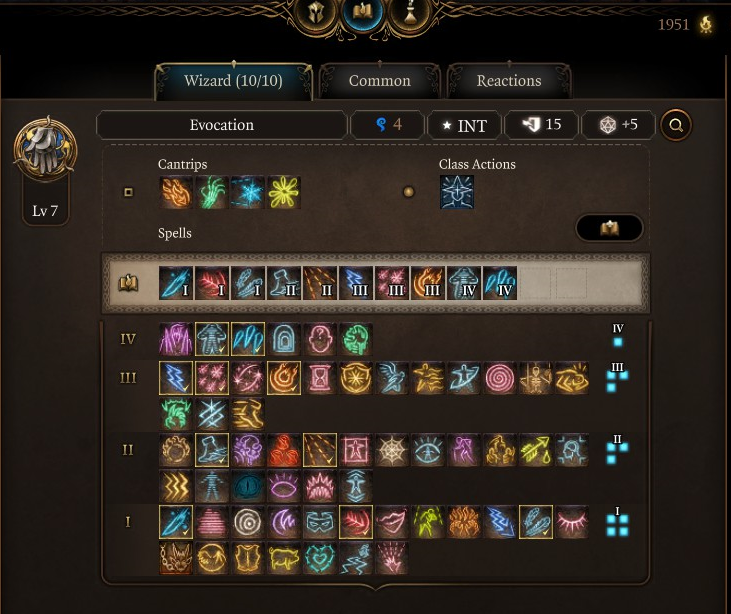Image resolution: width=731 pixels, height=614 pixels.
Task: Select the Evocation subclass label
Action: click(x=221, y=125)
